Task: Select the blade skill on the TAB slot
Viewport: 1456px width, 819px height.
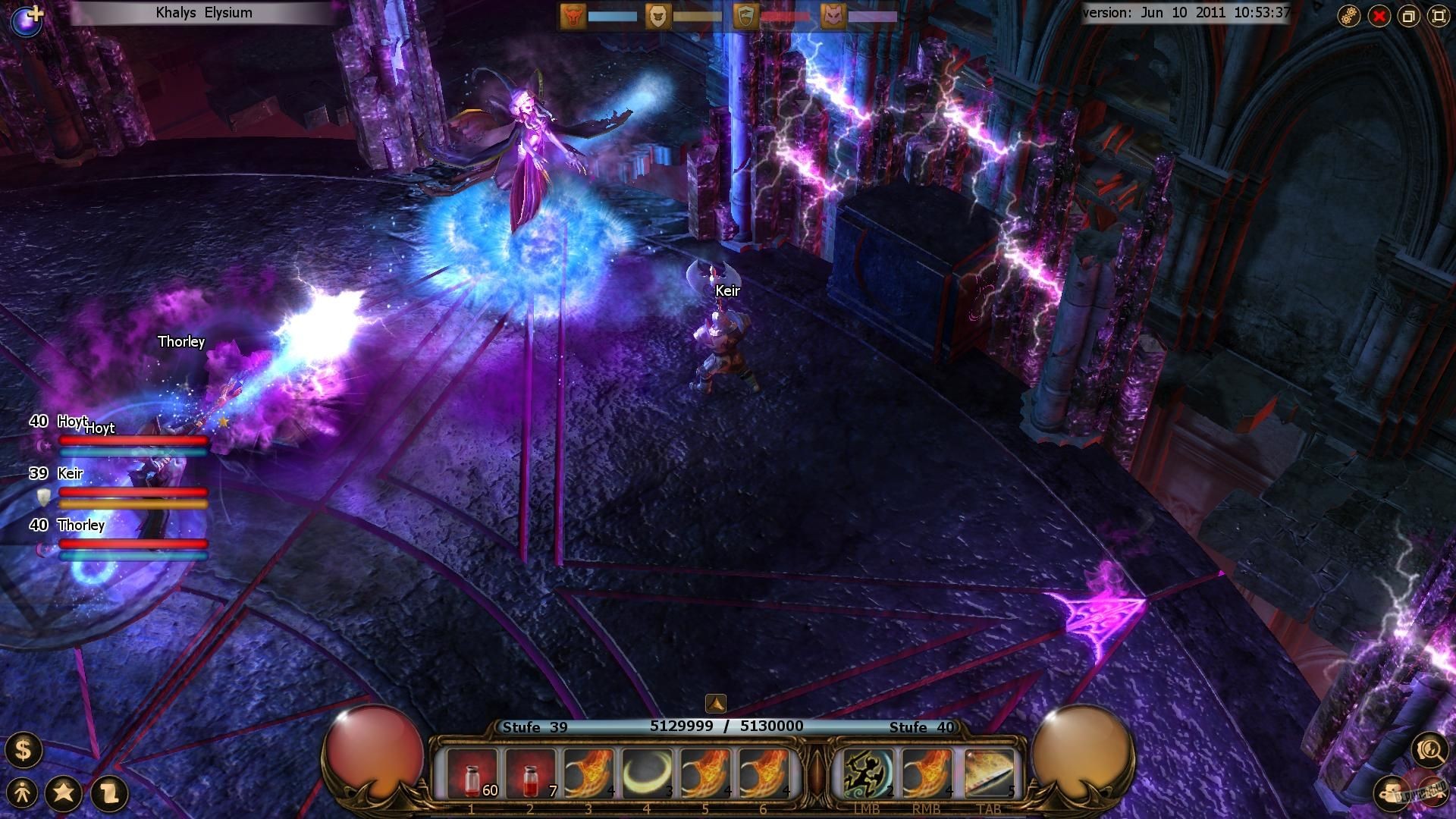Action: point(988,771)
